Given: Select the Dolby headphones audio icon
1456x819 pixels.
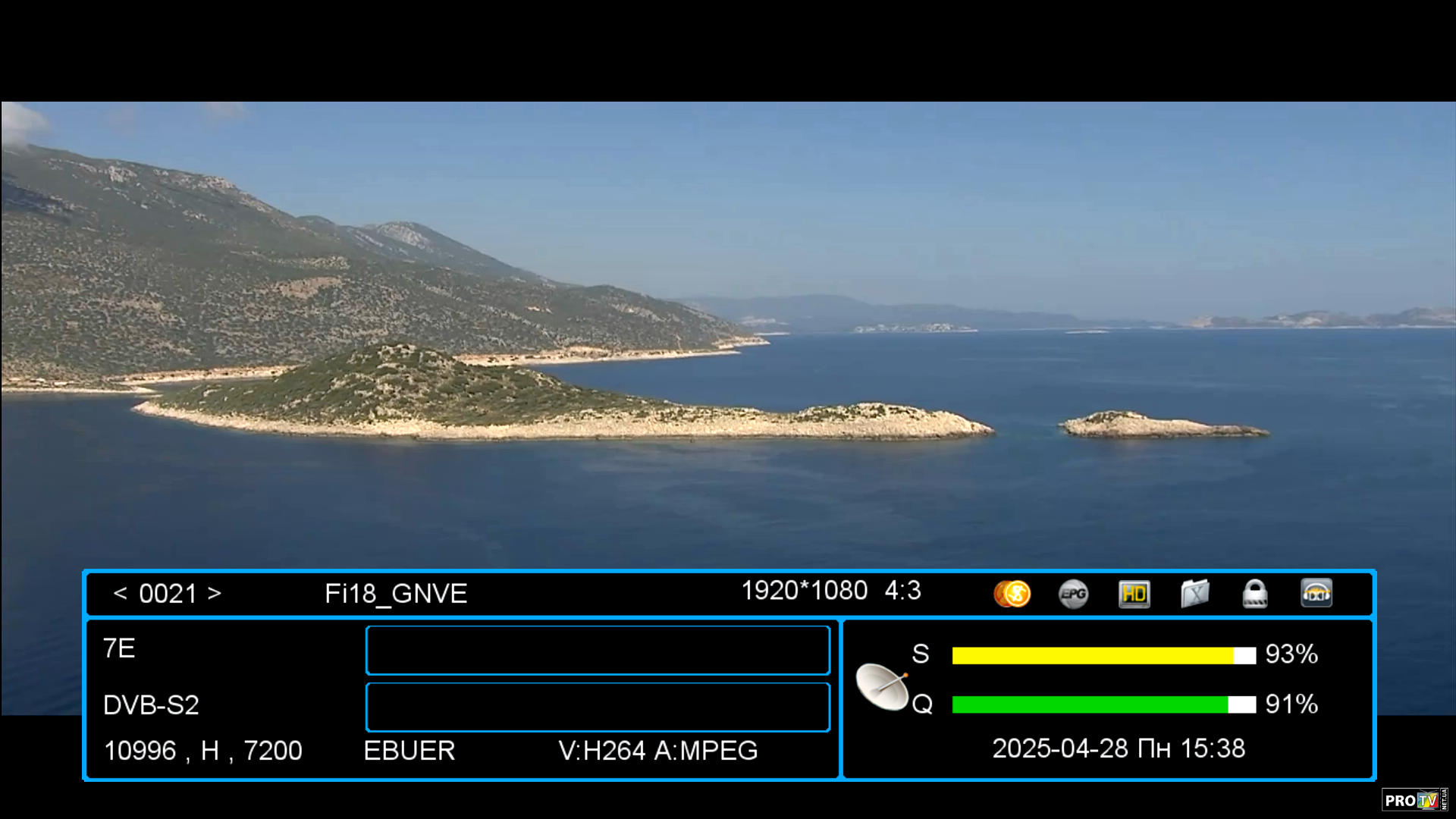Looking at the screenshot, I should [x=1316, y=594].
